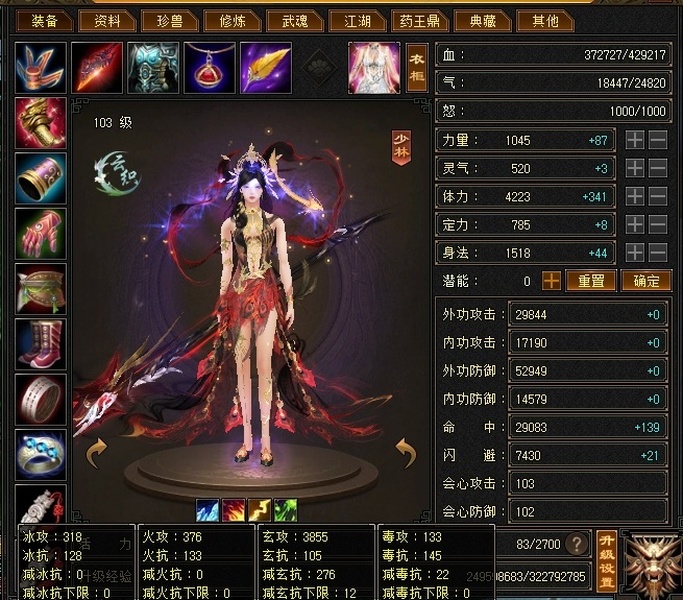Decrease 身法 with its minus button
This screenshot has height=600, width=683.
tap(657, 253)
